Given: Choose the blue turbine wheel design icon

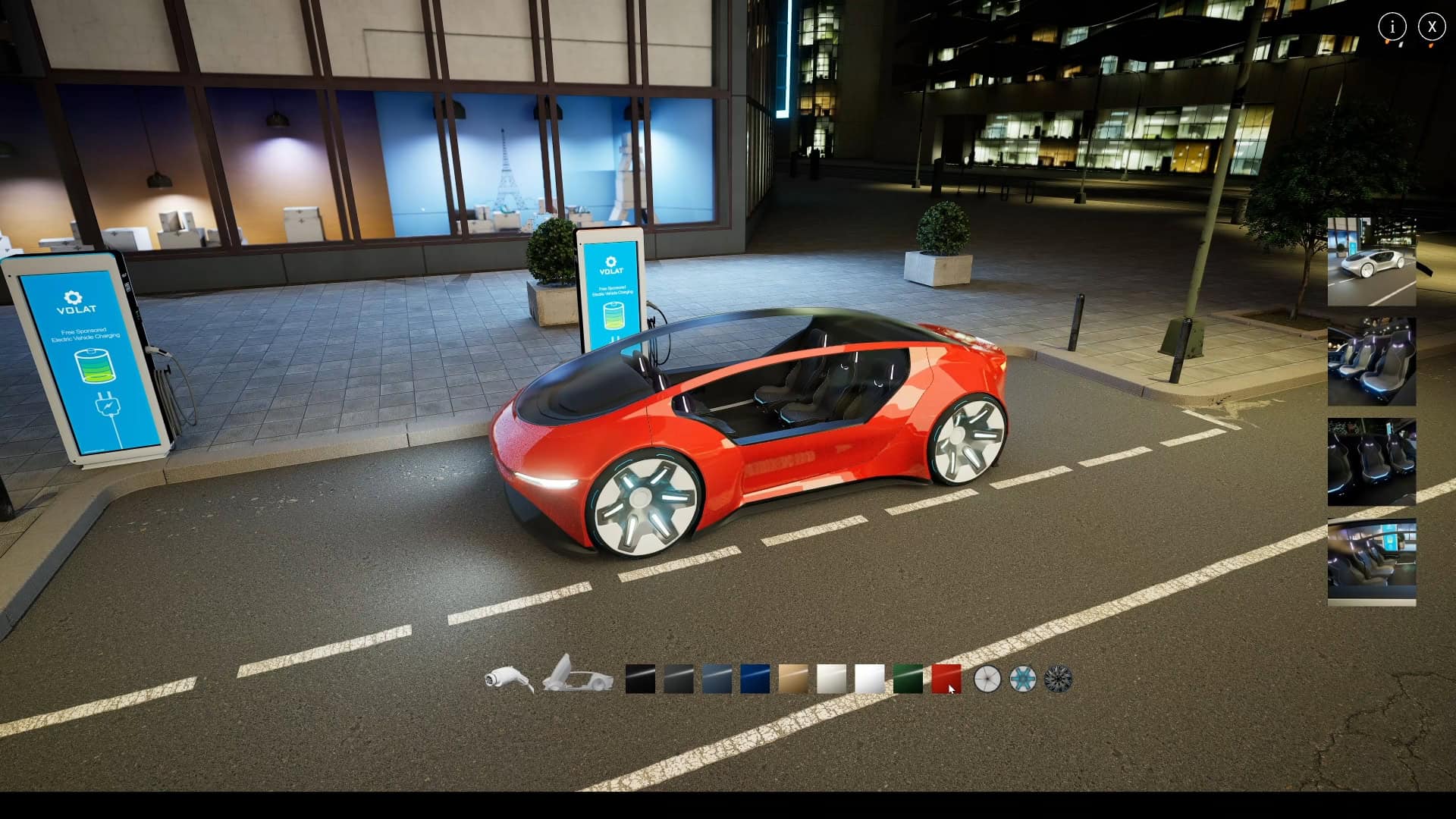Looking at the screenshot, I should tap(1022, 680).
